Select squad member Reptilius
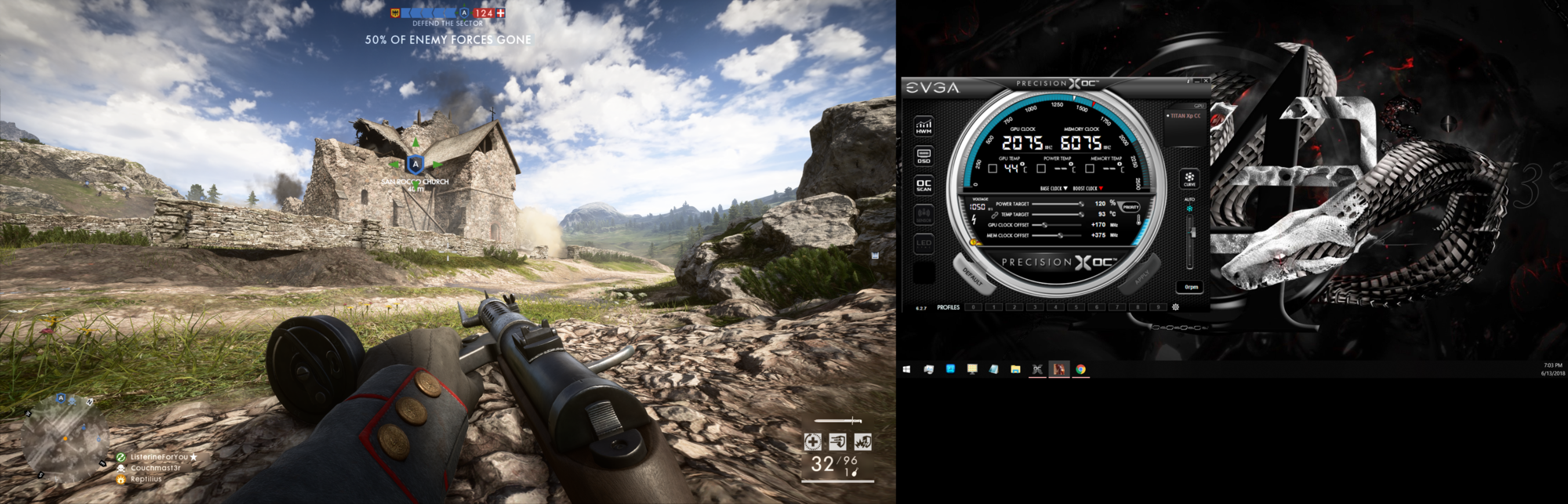This screenshot has height=504, width=1568. click(146, 479)
